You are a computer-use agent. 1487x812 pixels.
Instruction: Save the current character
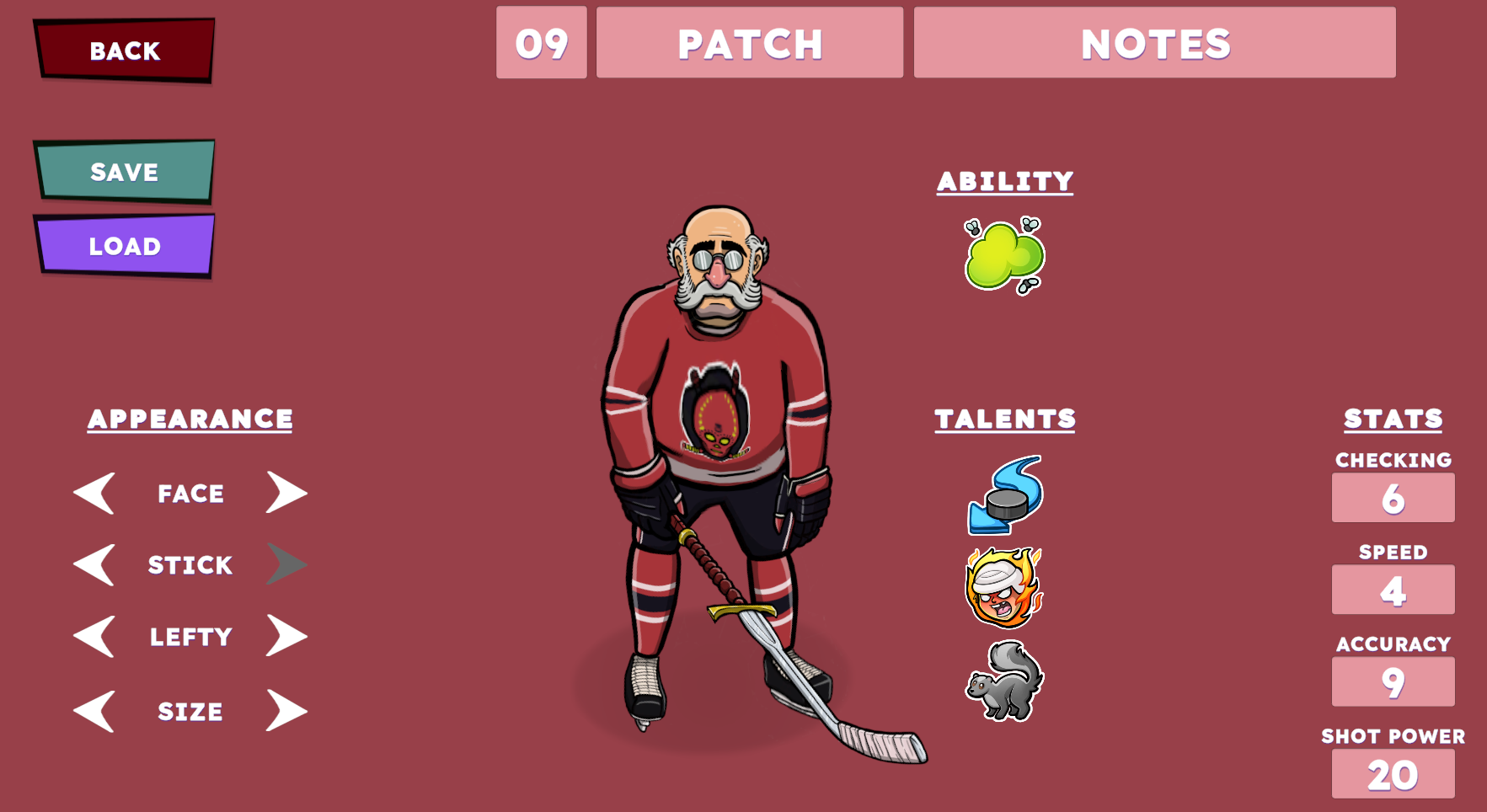click(124, 171)
